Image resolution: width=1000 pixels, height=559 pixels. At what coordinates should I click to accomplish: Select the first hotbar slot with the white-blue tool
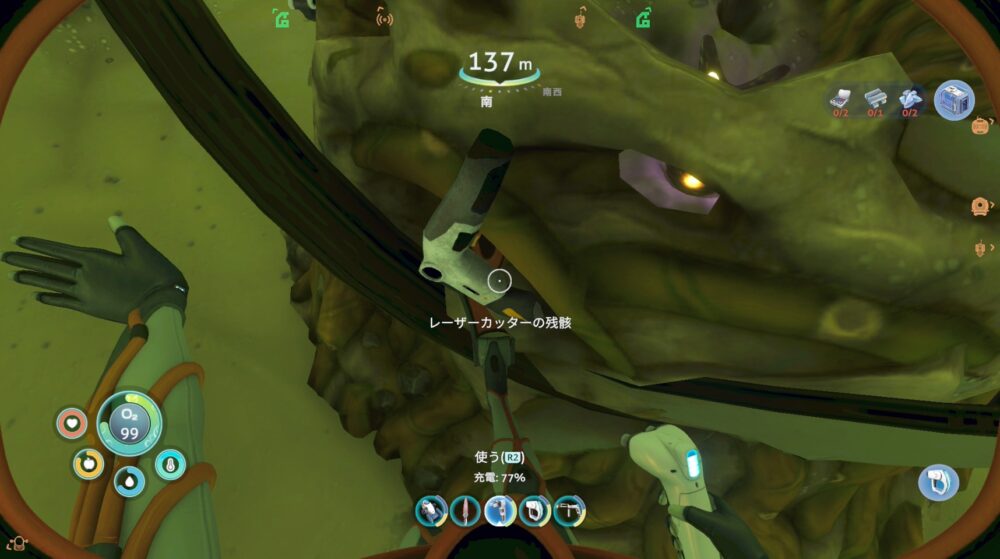[x=431, y=511]
